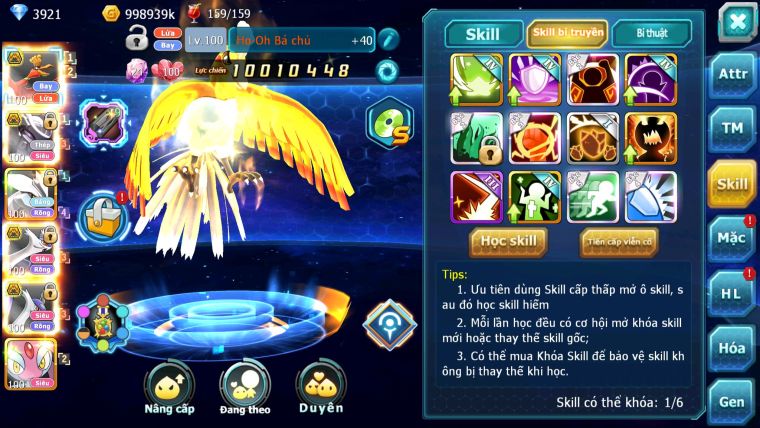760x428 pixels.
Task: Click the padlock icon beside level
Action: (x=137, y=40)
